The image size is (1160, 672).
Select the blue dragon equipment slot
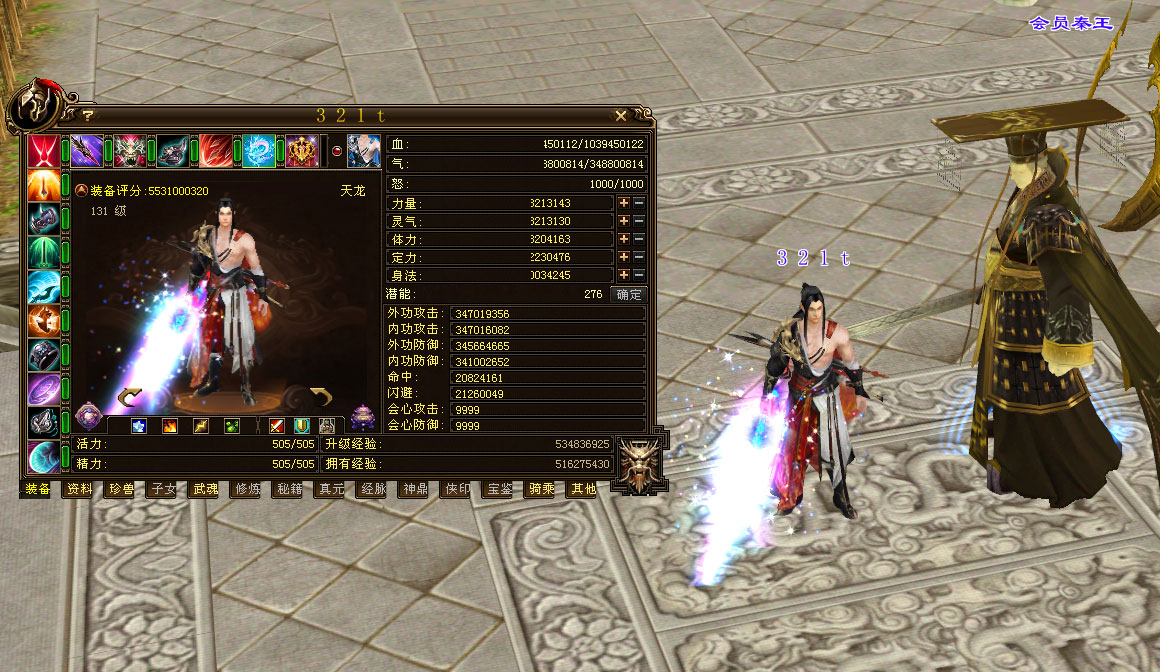pyautogui.click(x=259, y=151)
